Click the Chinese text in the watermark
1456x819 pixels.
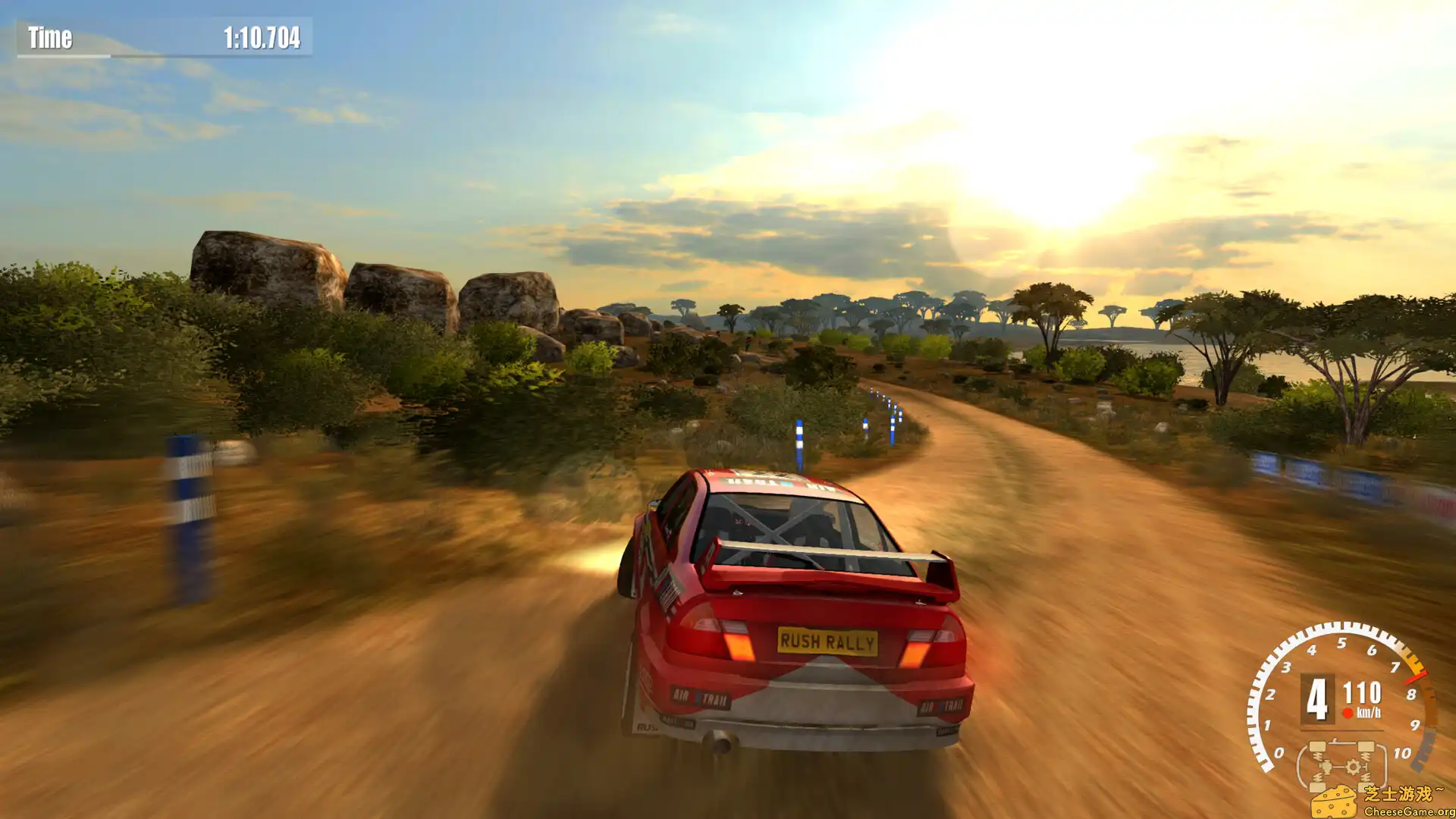(x=1402, y=792)
